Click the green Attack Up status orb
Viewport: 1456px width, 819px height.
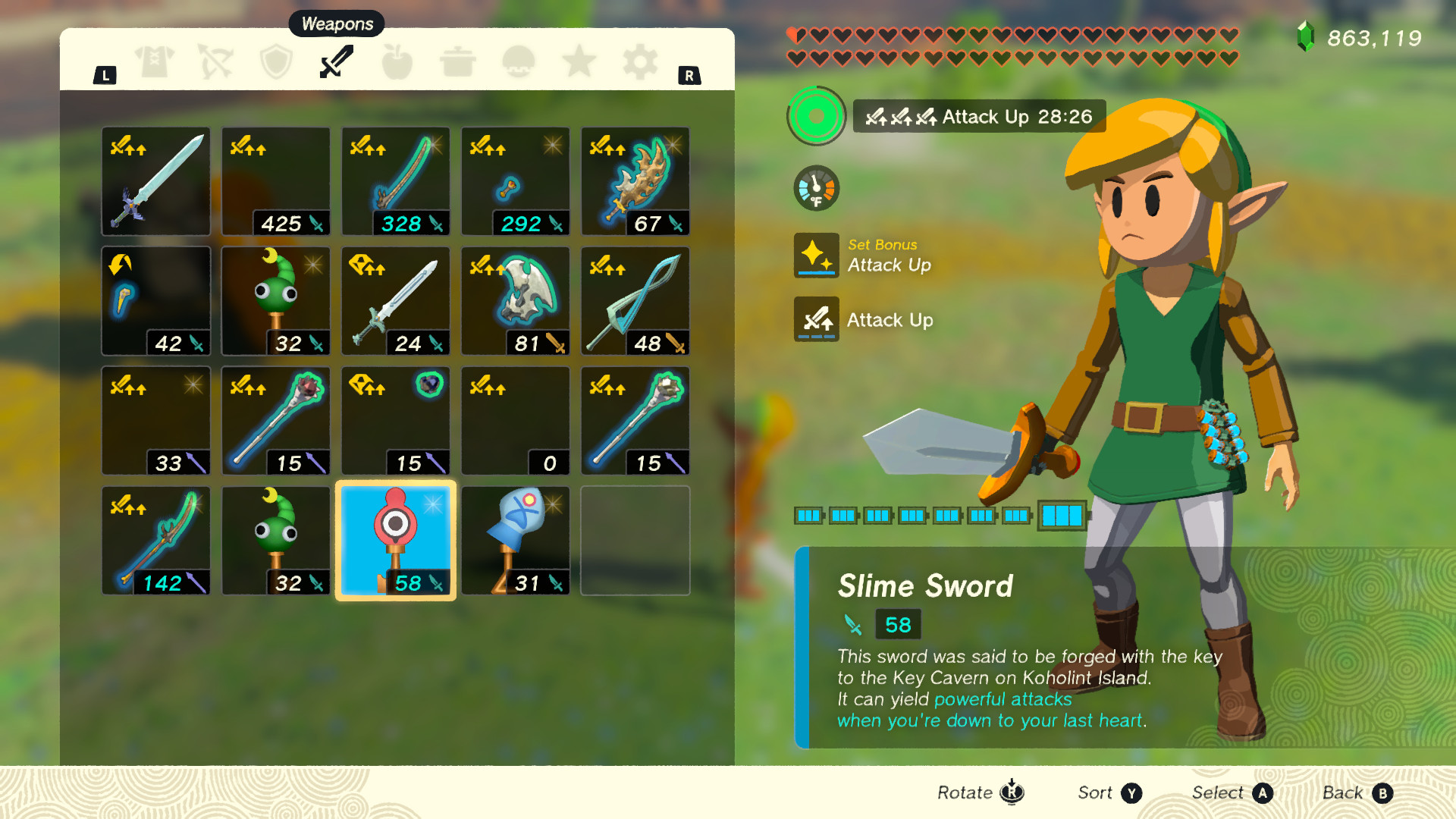815,117
